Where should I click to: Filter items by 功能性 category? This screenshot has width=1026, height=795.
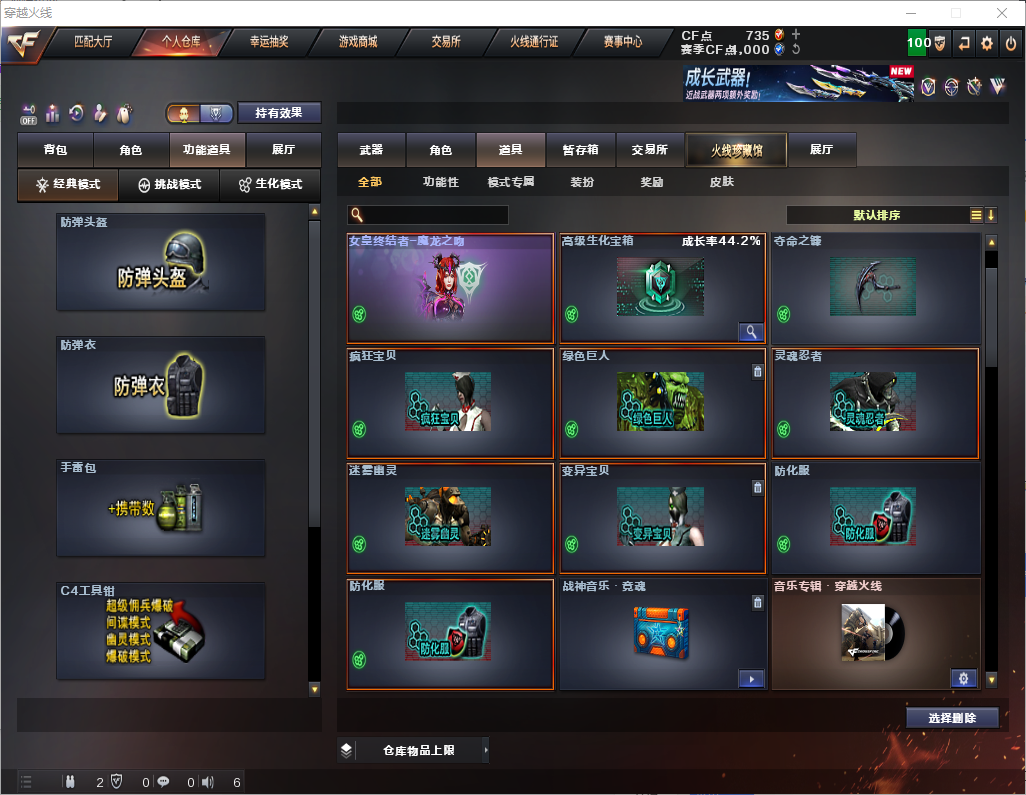point(440,183)
